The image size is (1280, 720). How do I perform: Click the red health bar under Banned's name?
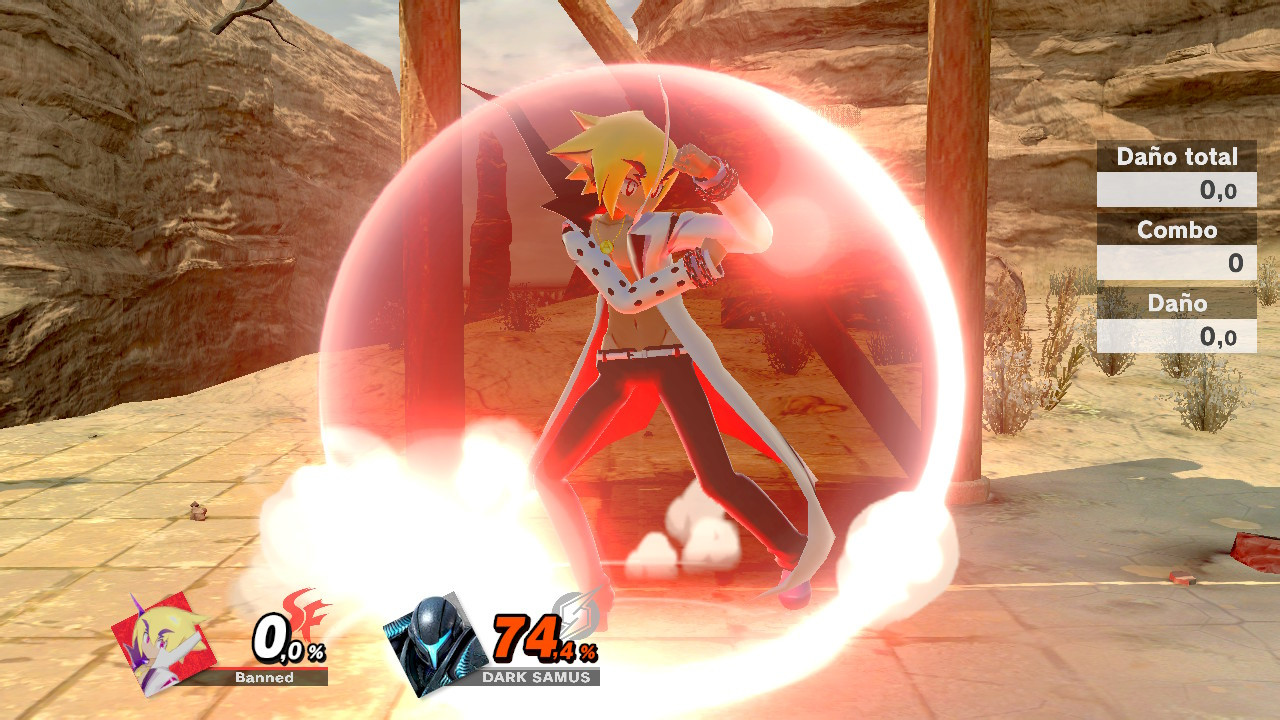(262, 666)
